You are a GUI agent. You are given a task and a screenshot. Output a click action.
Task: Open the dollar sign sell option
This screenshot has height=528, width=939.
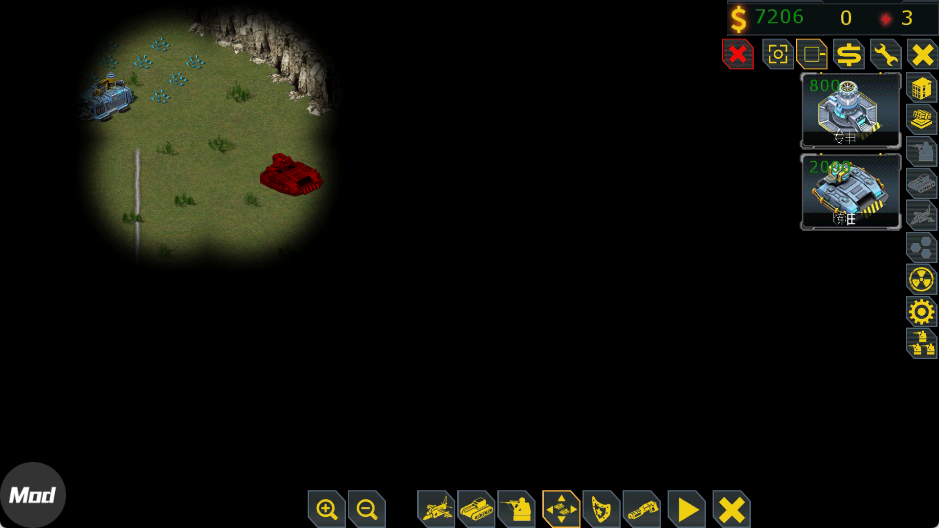849,54
